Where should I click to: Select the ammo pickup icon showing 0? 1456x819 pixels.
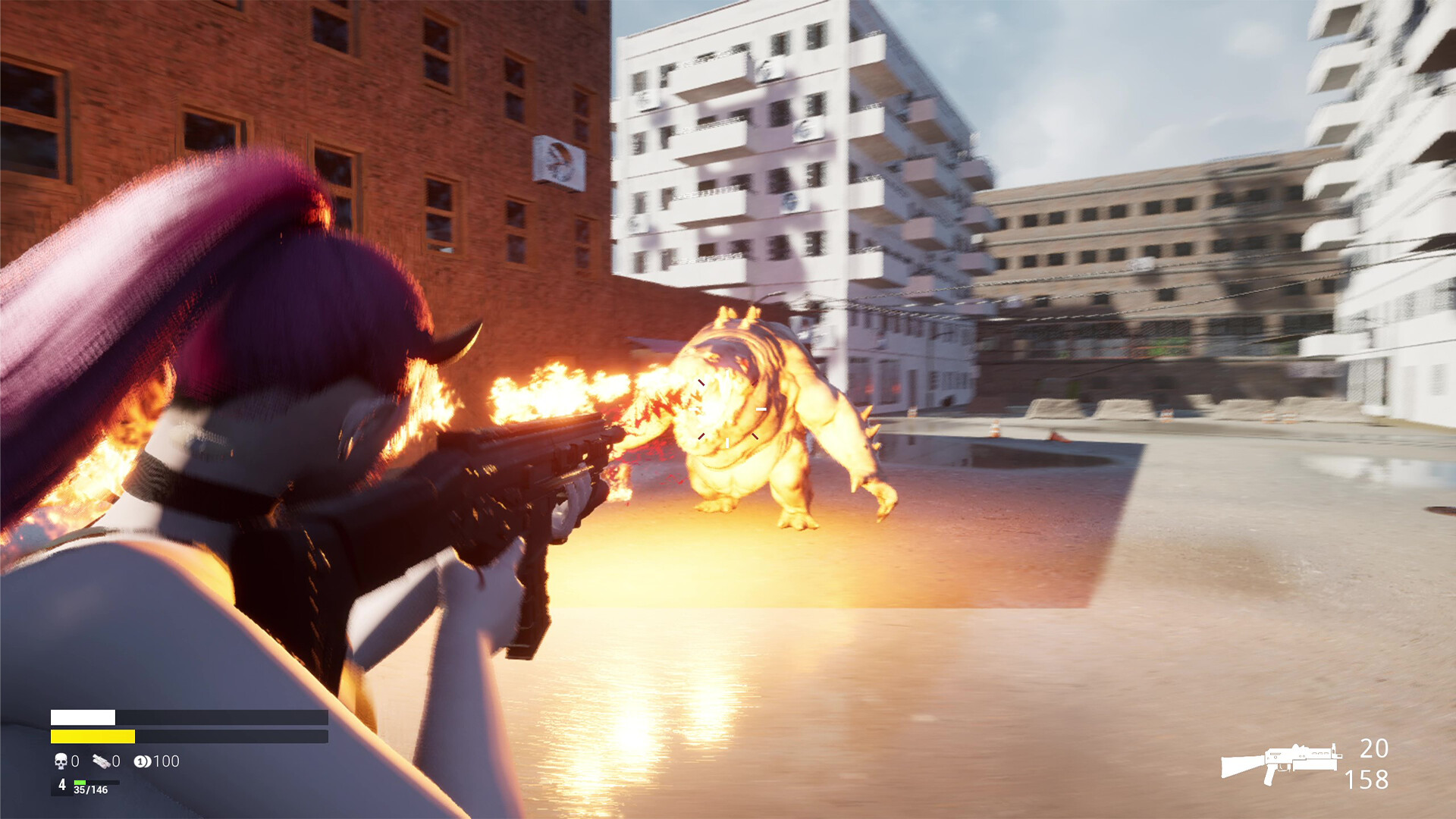pos(101,761)
